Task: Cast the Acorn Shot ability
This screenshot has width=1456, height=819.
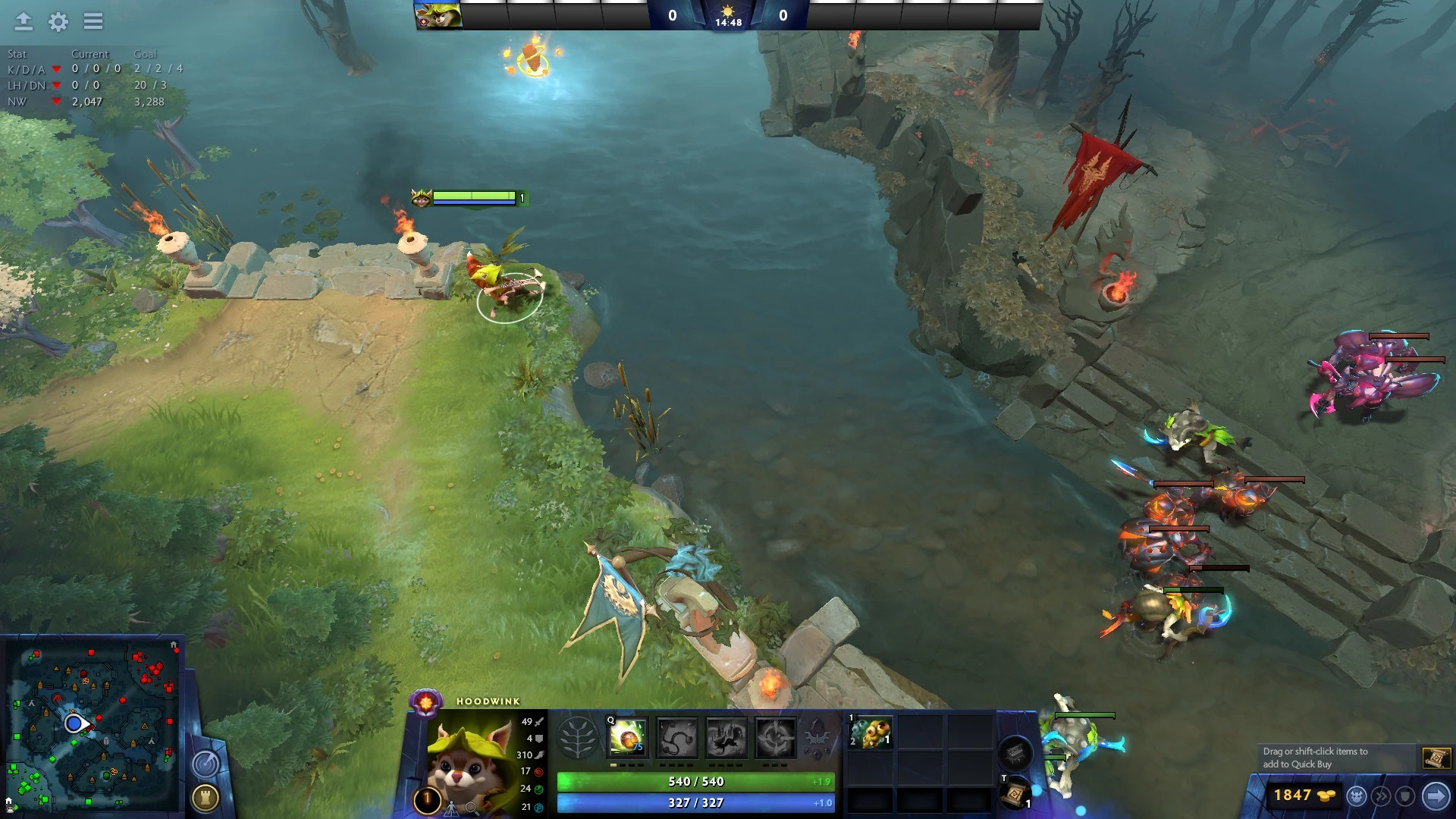Action: pos(628,736)
